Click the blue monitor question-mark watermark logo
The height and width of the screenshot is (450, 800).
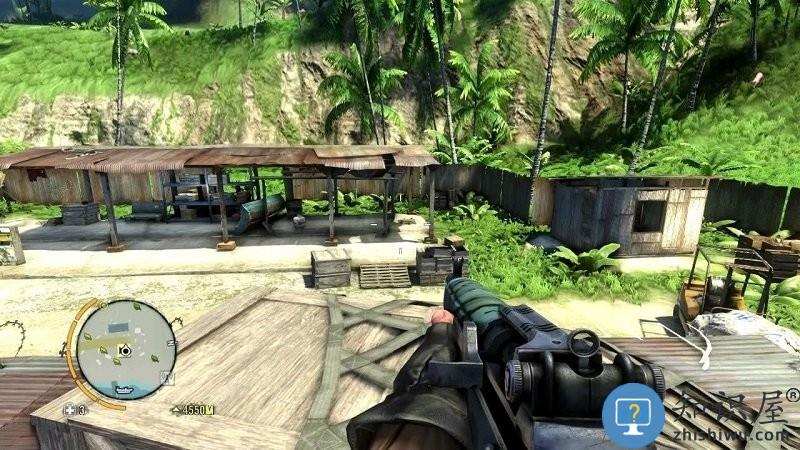633,414
